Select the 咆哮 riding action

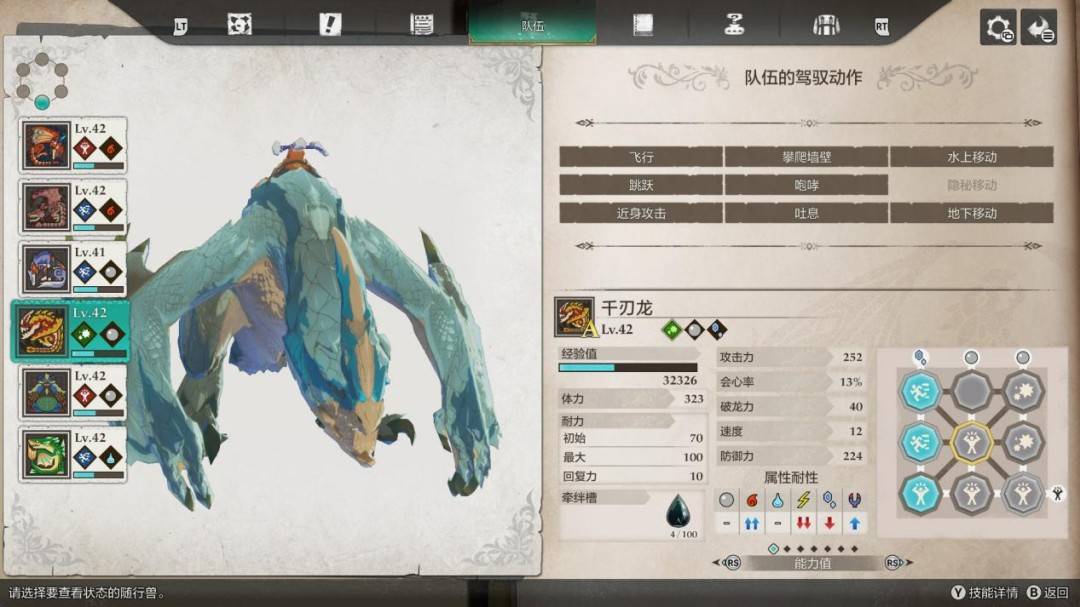(806, 185)
